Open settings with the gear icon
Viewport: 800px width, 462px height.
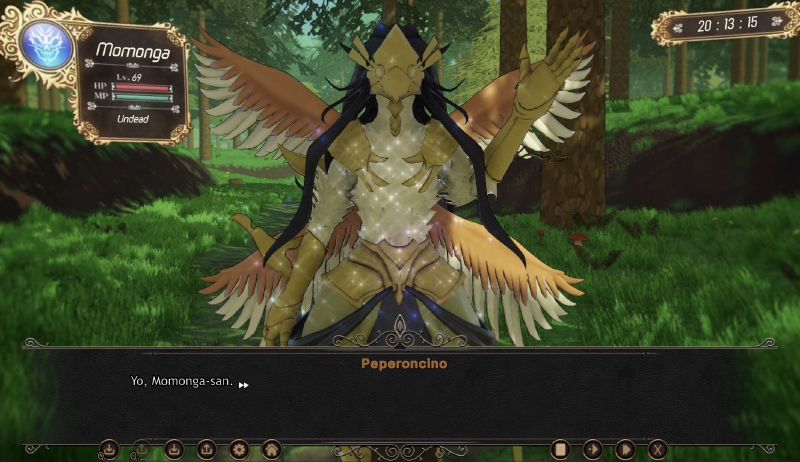[x=238, y=449]
